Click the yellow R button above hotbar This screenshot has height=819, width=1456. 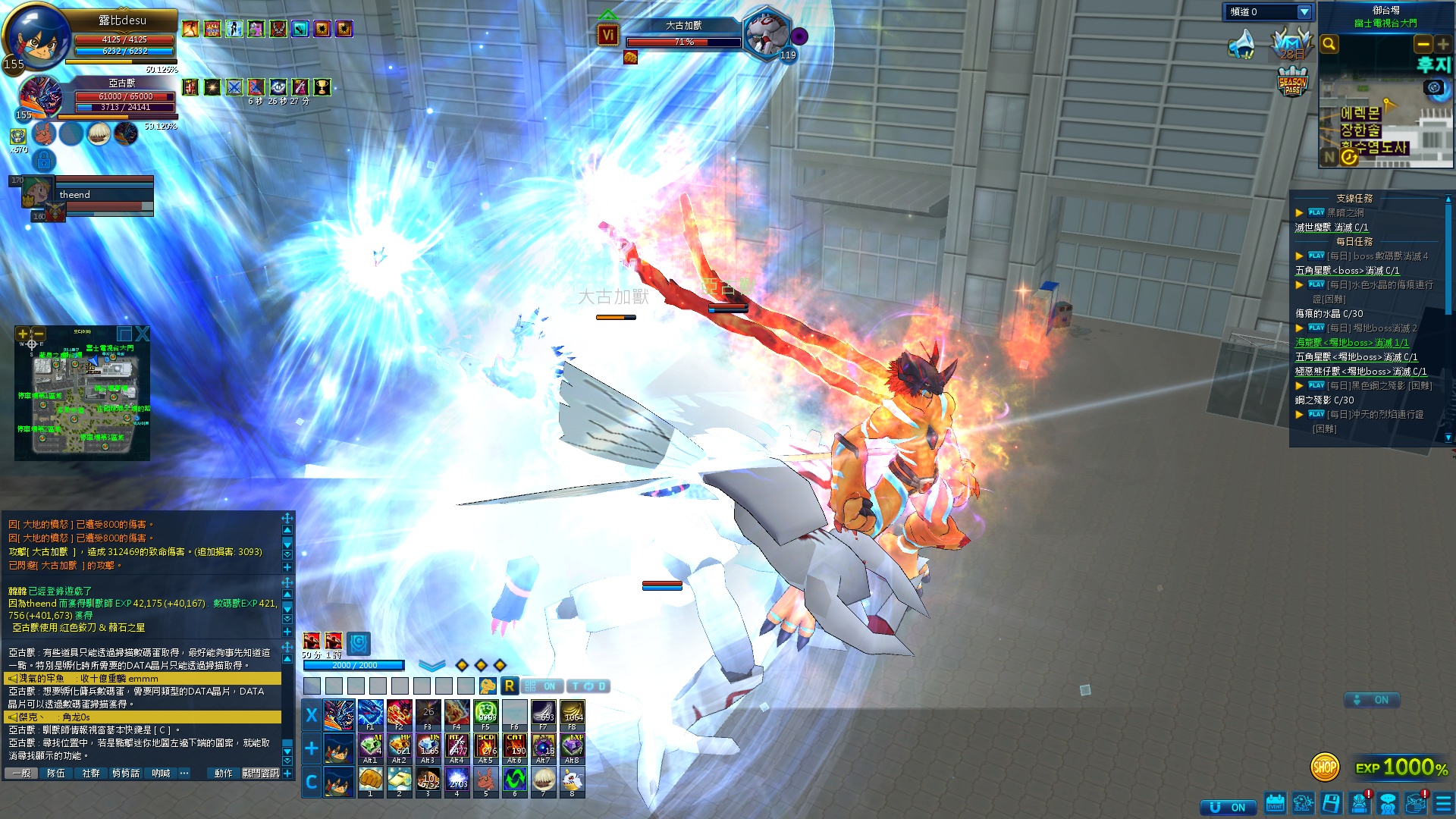click(510, 686)
